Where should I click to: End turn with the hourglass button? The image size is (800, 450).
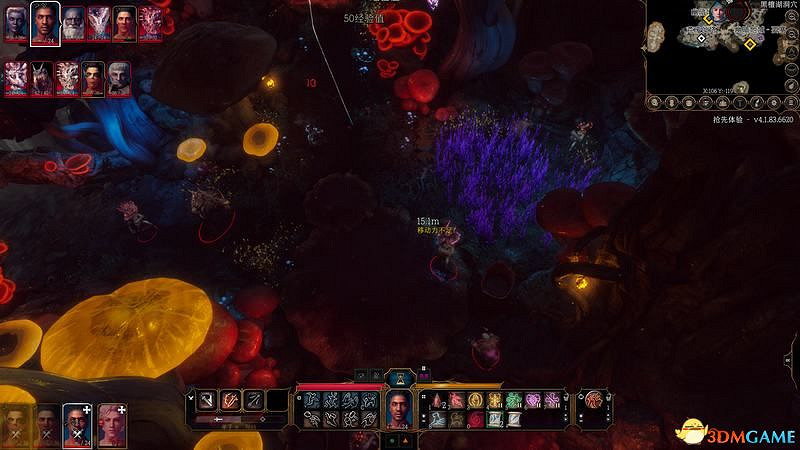pyautogui.click(x=399, y=378)
